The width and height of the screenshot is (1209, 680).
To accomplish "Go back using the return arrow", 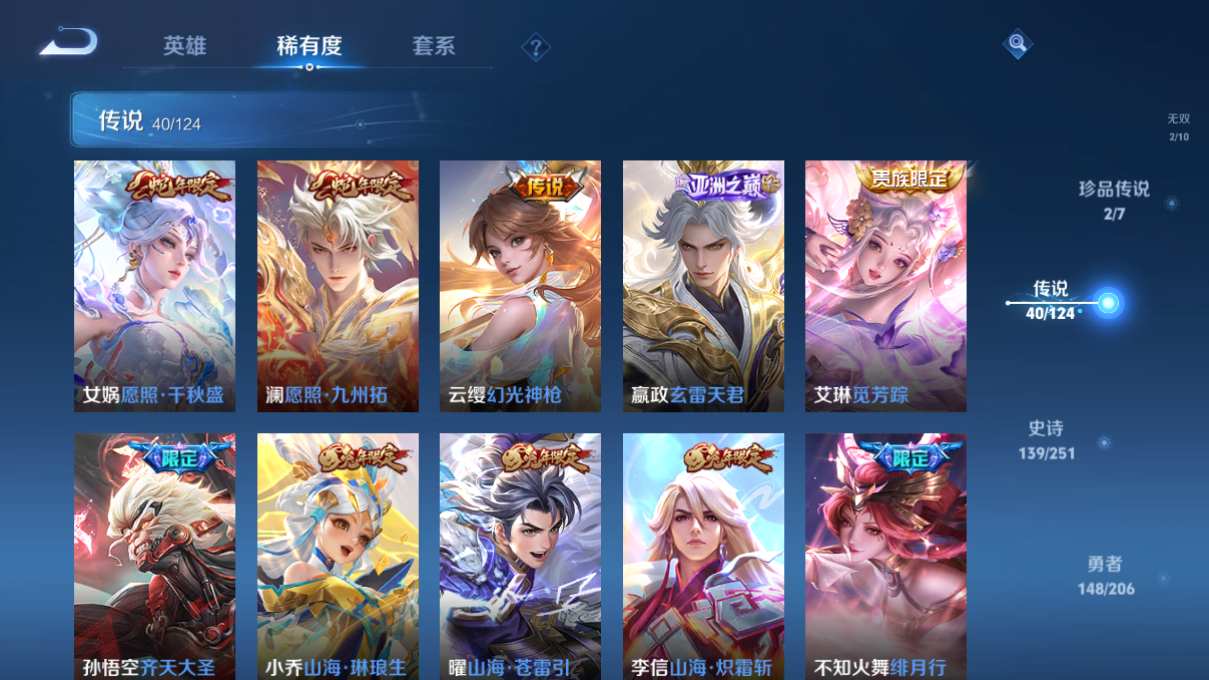I will [69, 43].
